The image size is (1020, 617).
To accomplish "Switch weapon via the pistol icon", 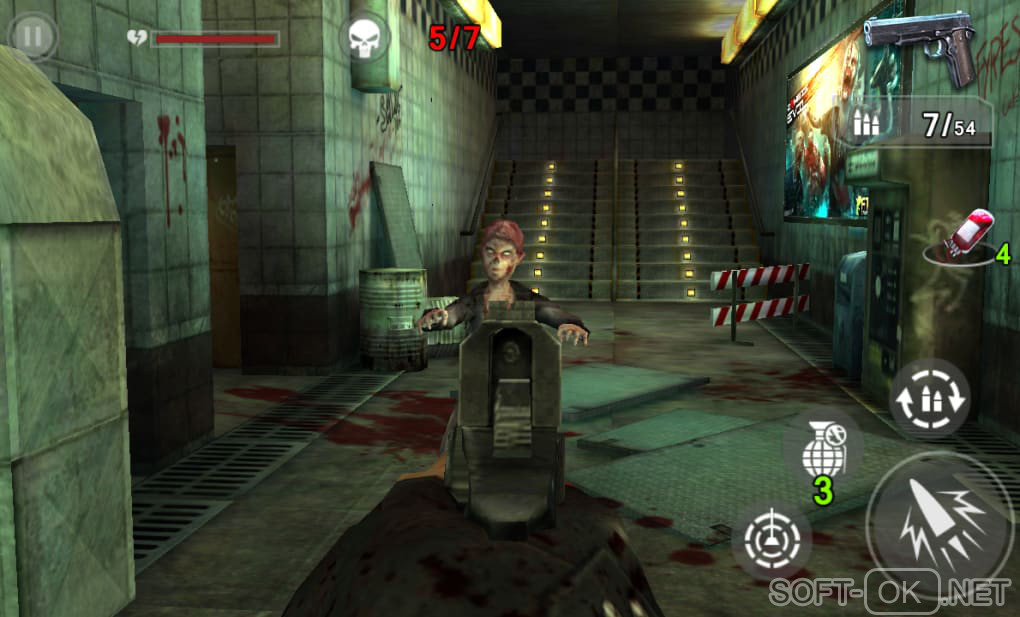I will coord(920,46).
